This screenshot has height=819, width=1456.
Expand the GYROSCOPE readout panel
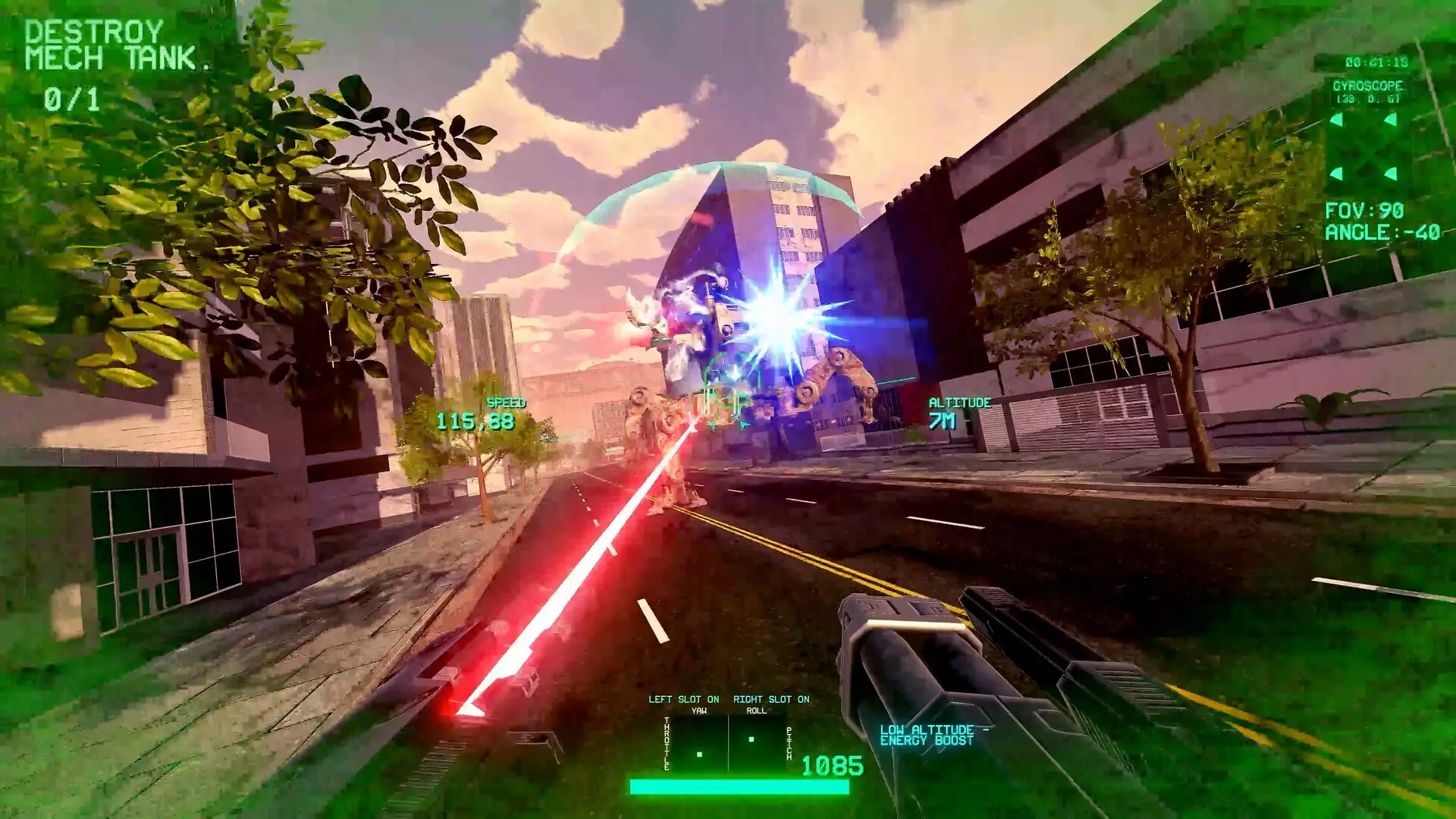click(1369, 86)
